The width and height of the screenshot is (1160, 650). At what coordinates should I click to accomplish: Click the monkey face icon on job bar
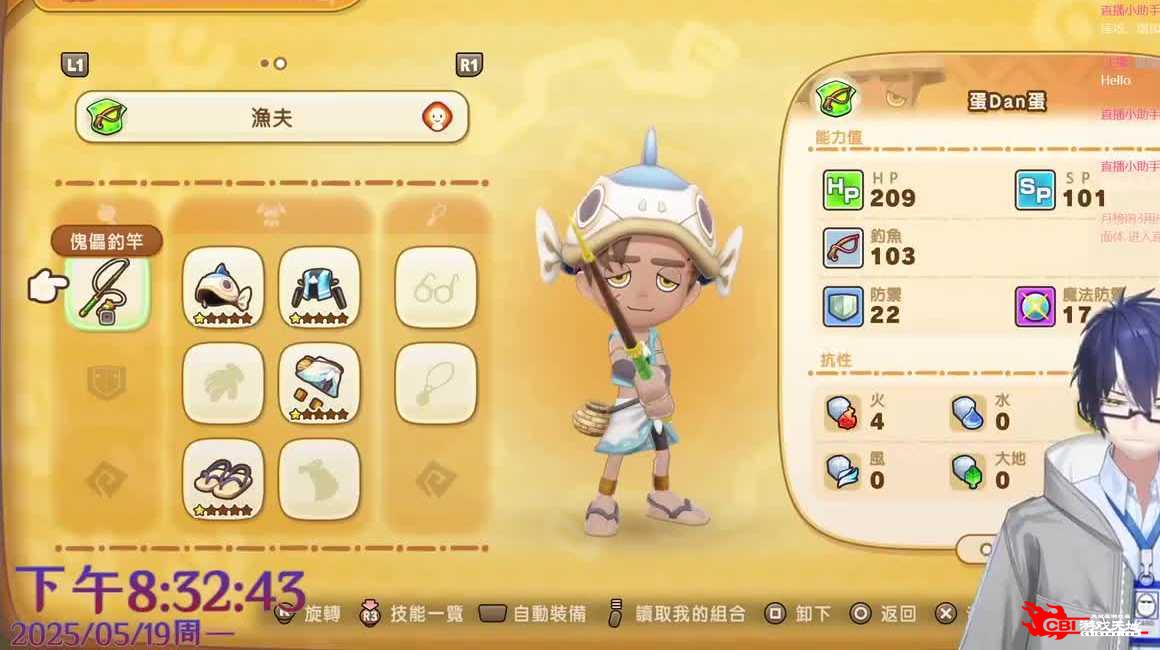point(436,117)
